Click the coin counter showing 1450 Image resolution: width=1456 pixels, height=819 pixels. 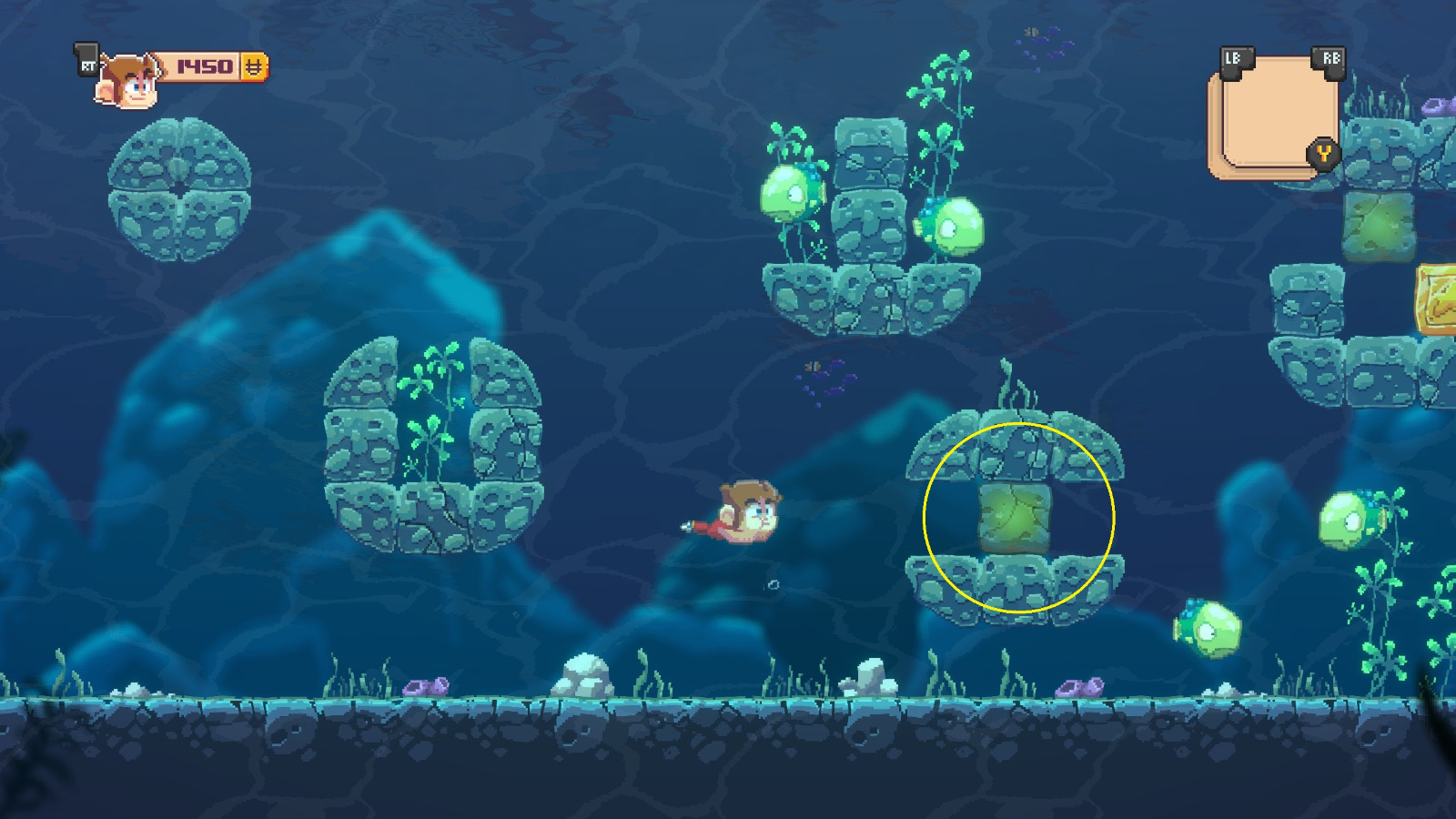[206, 65]
